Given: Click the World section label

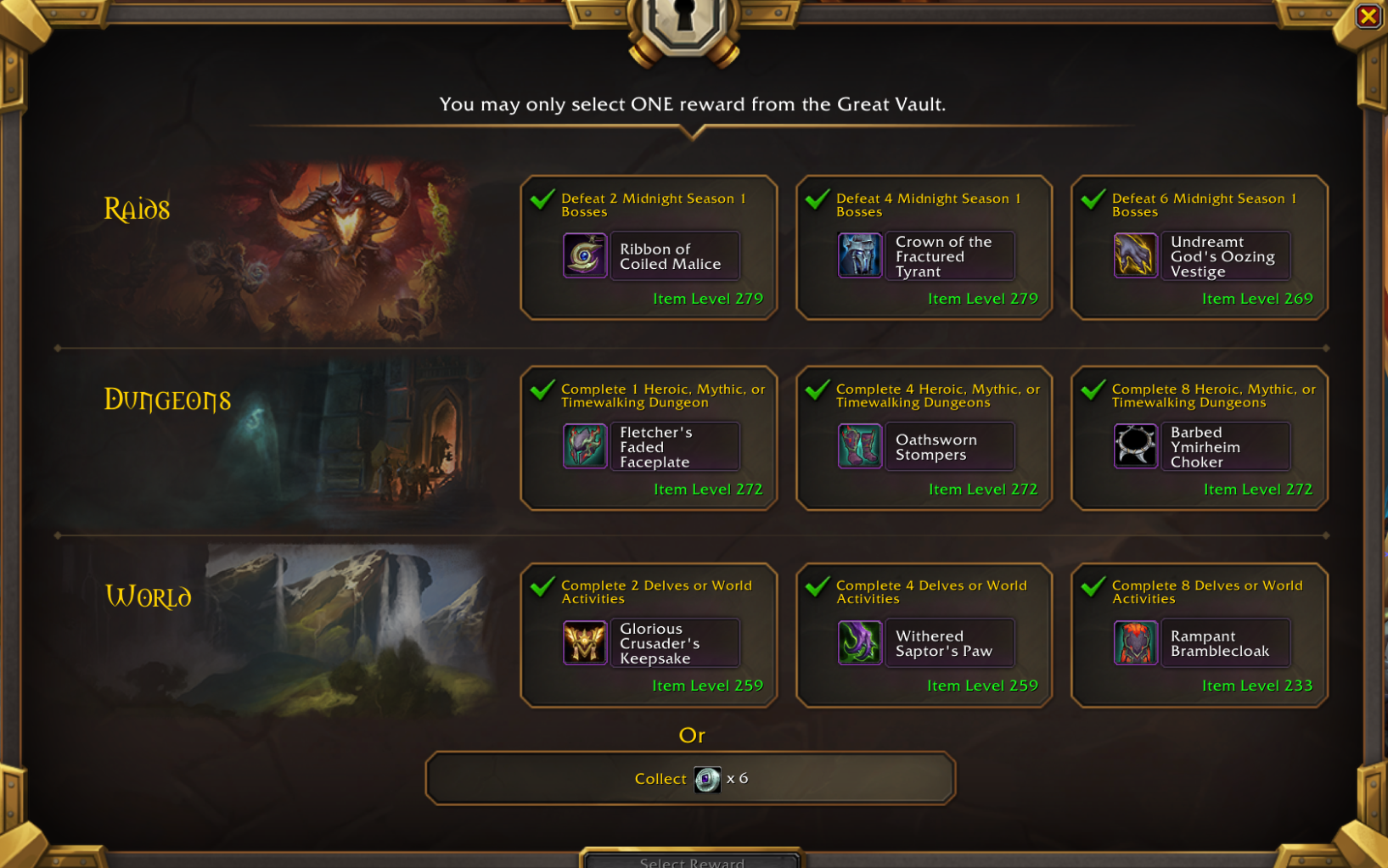Looking at the screenshot, I should [x=149, y=596].
